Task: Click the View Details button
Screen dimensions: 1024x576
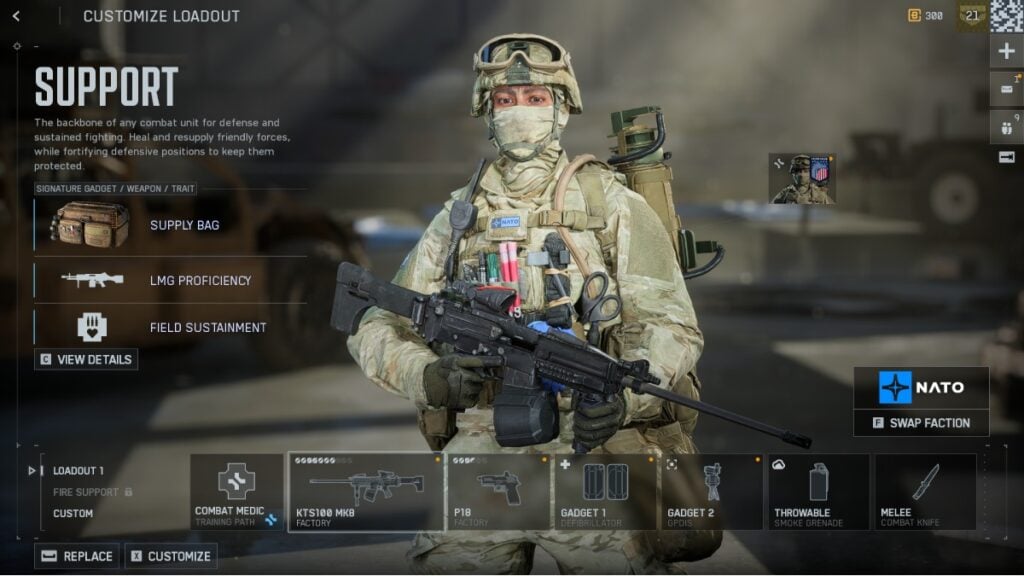Action: (86, 359)
